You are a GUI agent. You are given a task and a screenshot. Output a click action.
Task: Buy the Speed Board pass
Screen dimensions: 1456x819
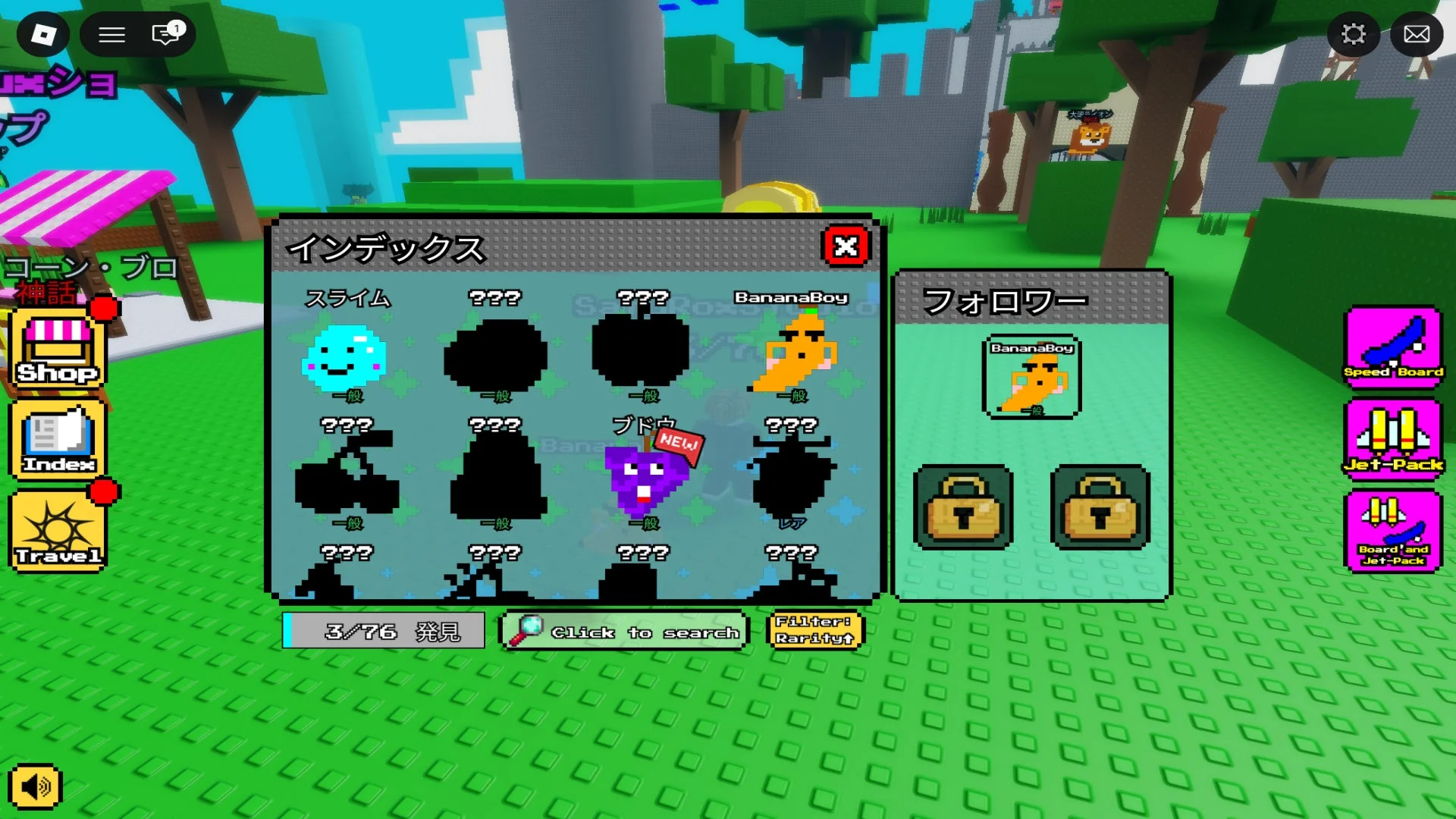tap(1393, 346)
